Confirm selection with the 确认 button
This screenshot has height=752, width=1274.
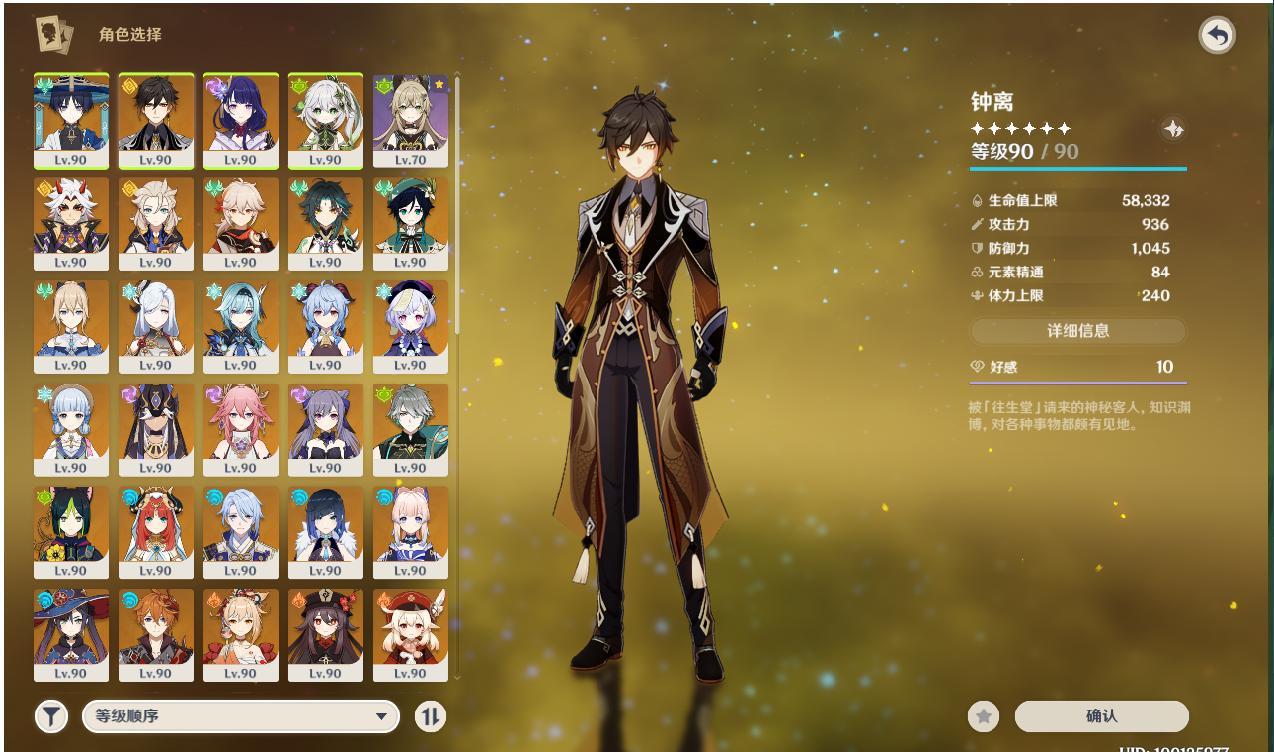click(1101, 716)
